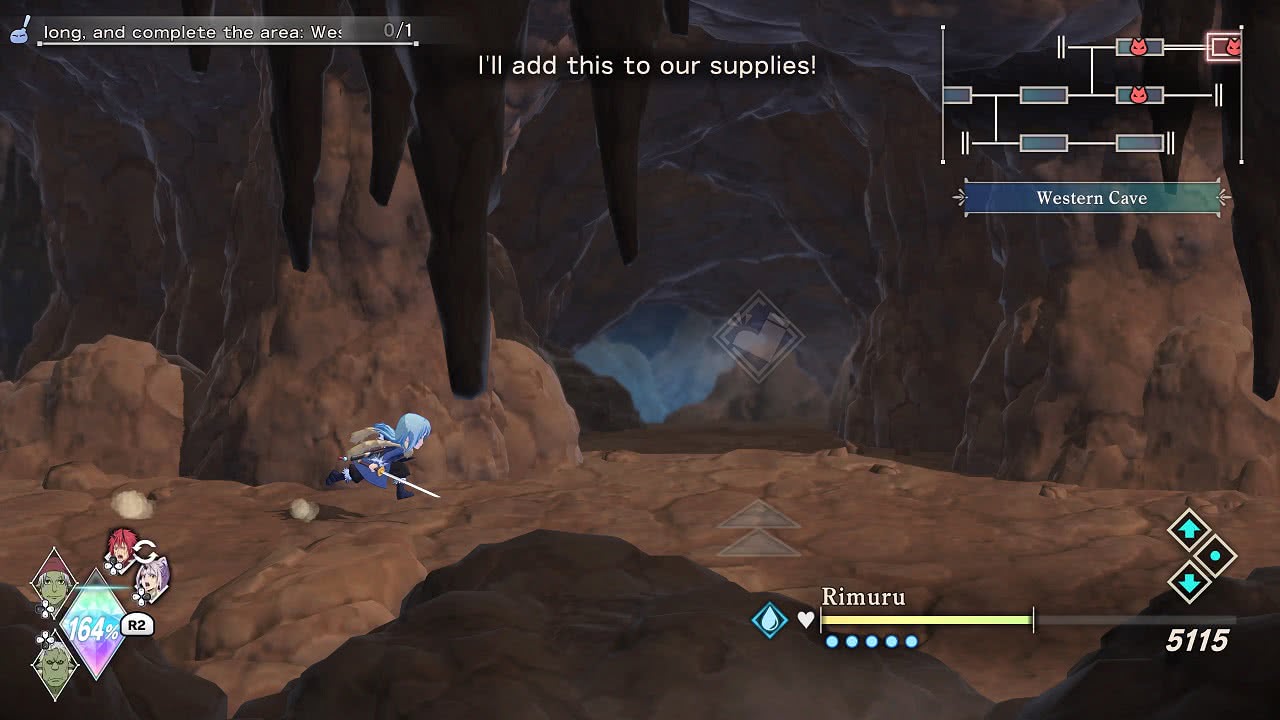Click the Western Cave area name banner
The height and width of the screenshot is (720, 1280).
coord(1091,198)
